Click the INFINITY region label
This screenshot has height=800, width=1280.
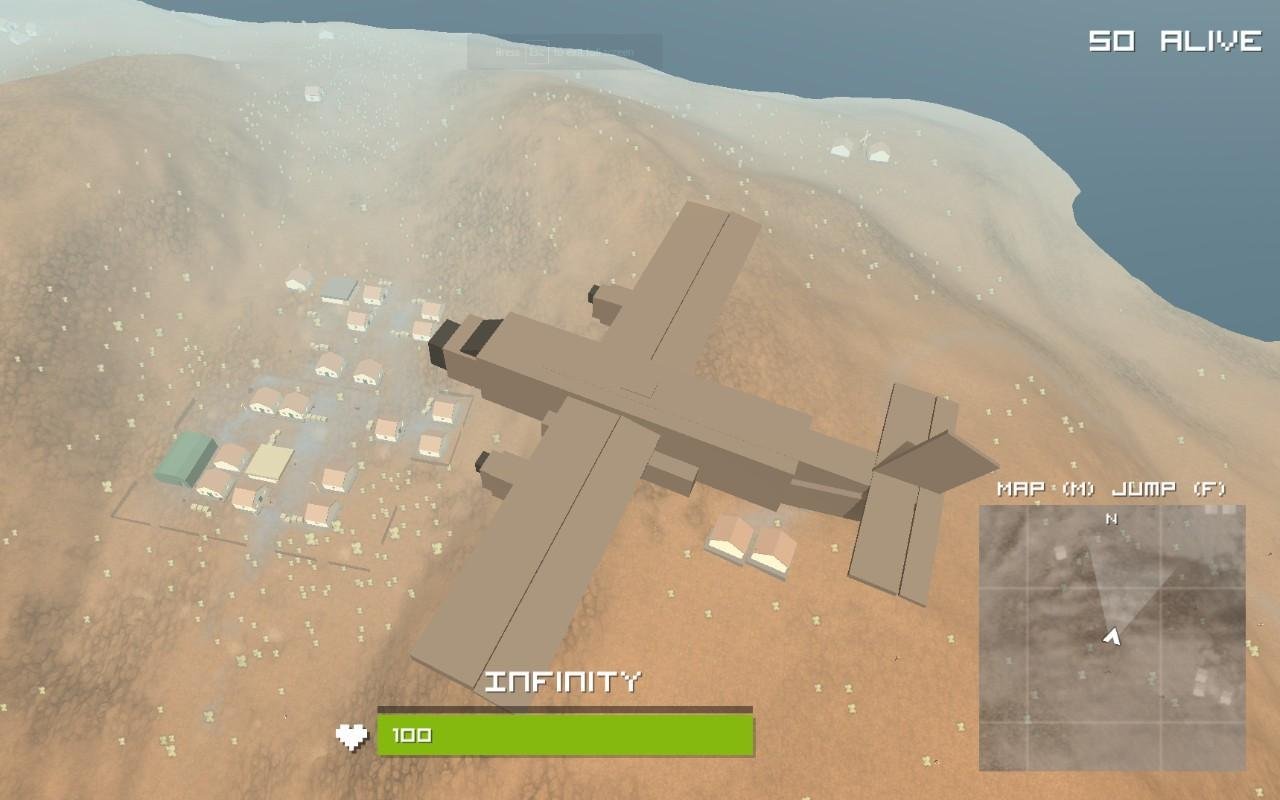[565, 679]
